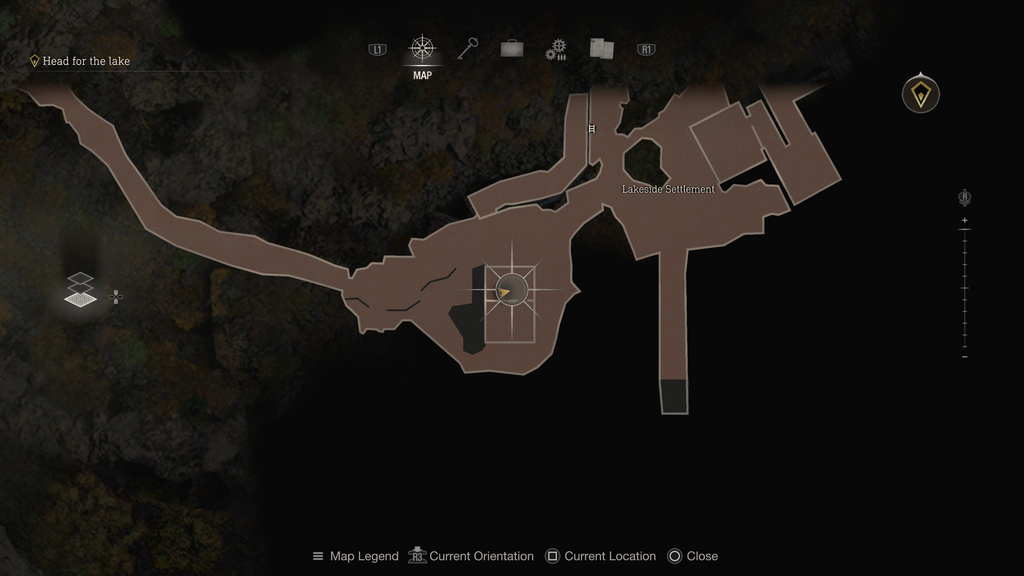Click the Lakeside Settlement map label

(668, 189)
